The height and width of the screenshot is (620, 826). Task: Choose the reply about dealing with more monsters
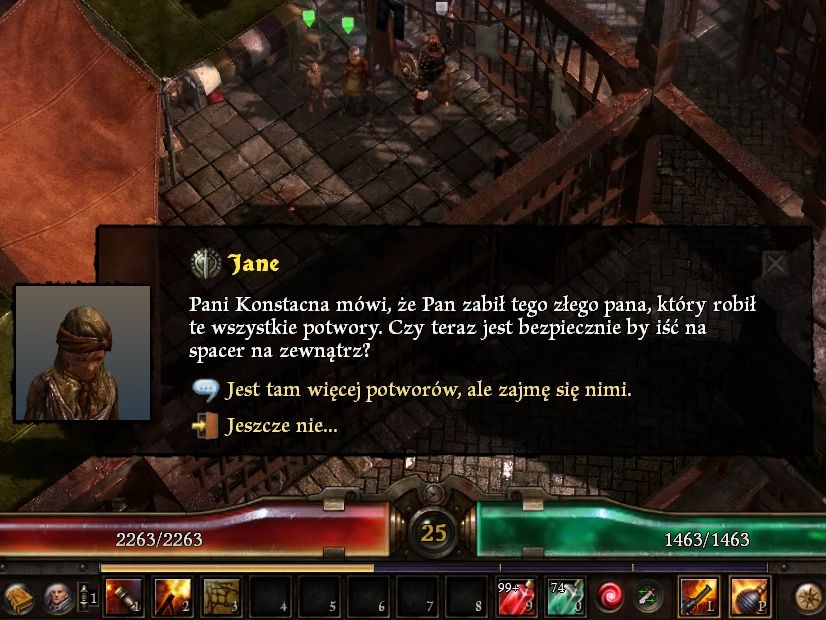(428, 390)
